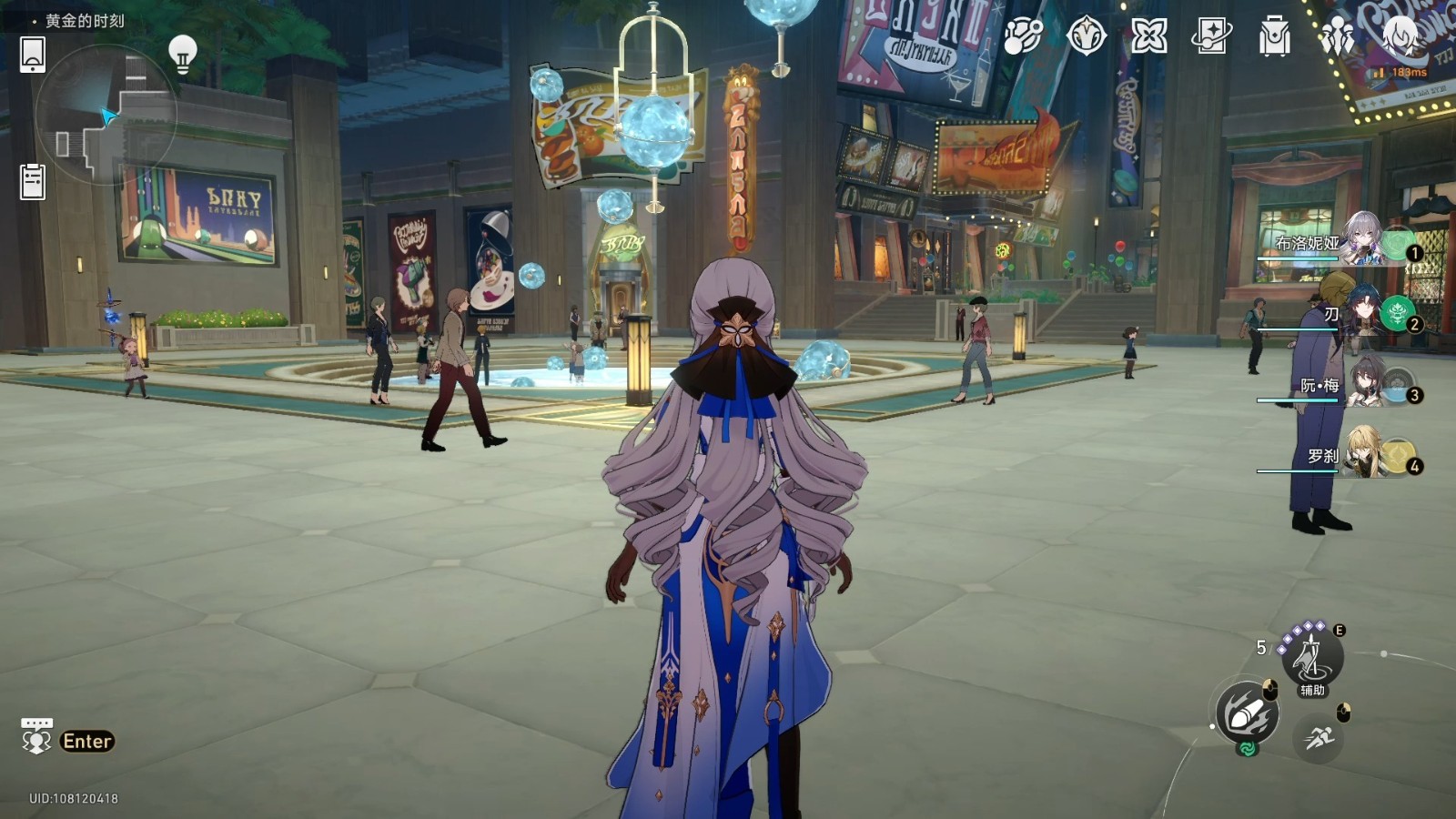Open the phone menu icon

[x=33, y=55]
